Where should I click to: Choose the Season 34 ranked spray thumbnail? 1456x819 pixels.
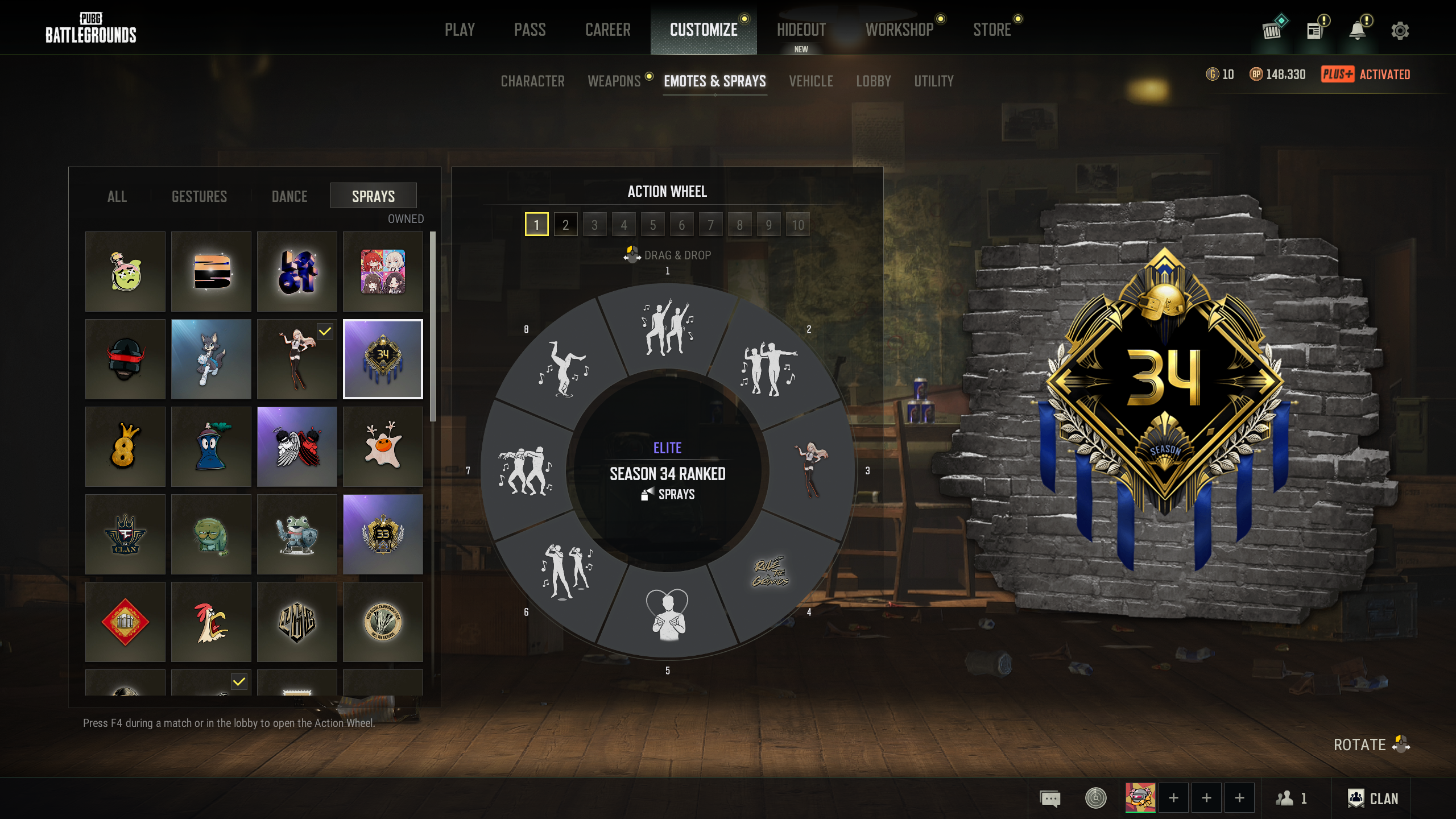[383, 359]
